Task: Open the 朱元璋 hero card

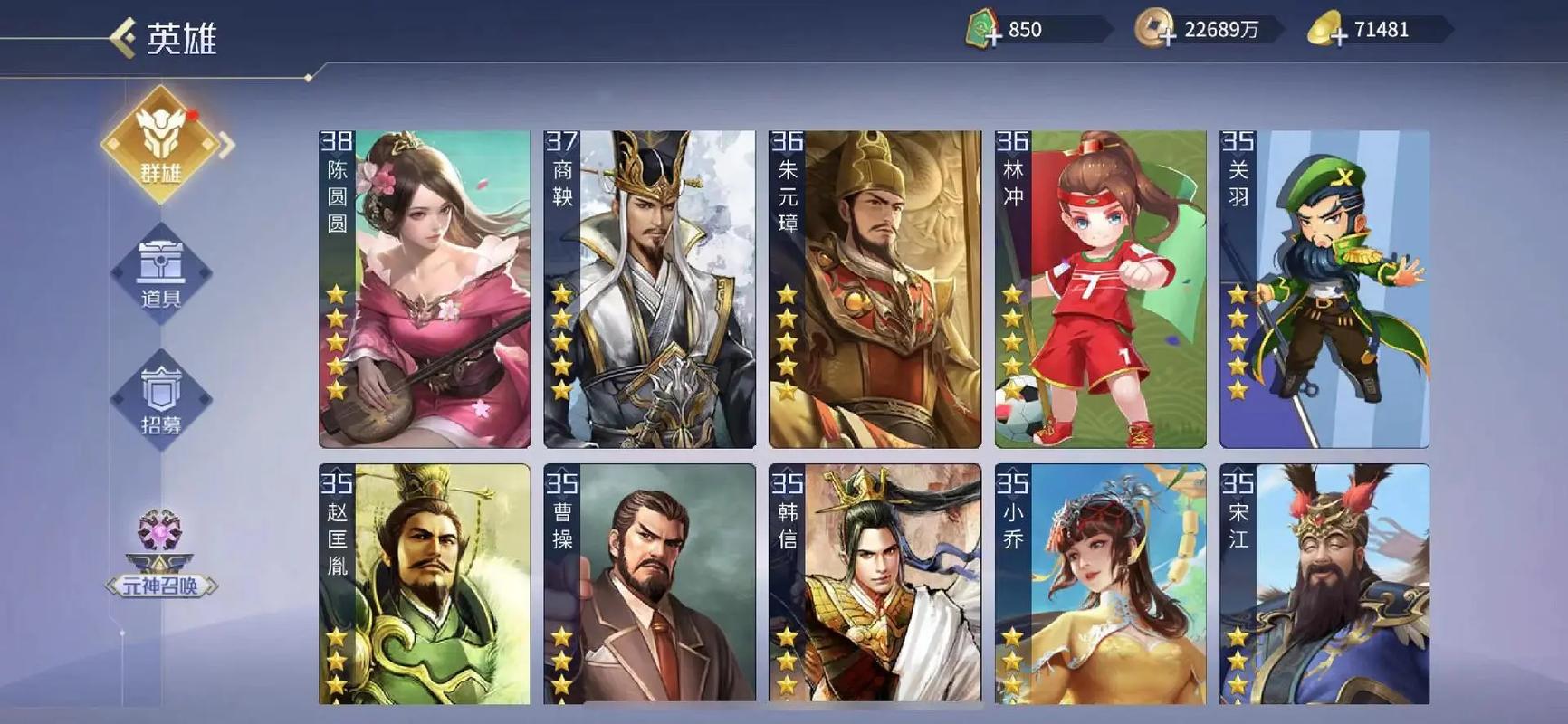Action: click(x=875, y=289)
